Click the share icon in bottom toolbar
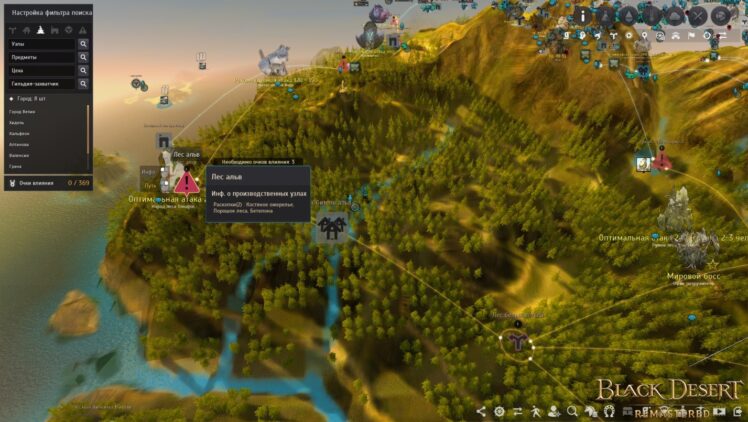Screen dimensions: 748x422 [x=482, y=411]
